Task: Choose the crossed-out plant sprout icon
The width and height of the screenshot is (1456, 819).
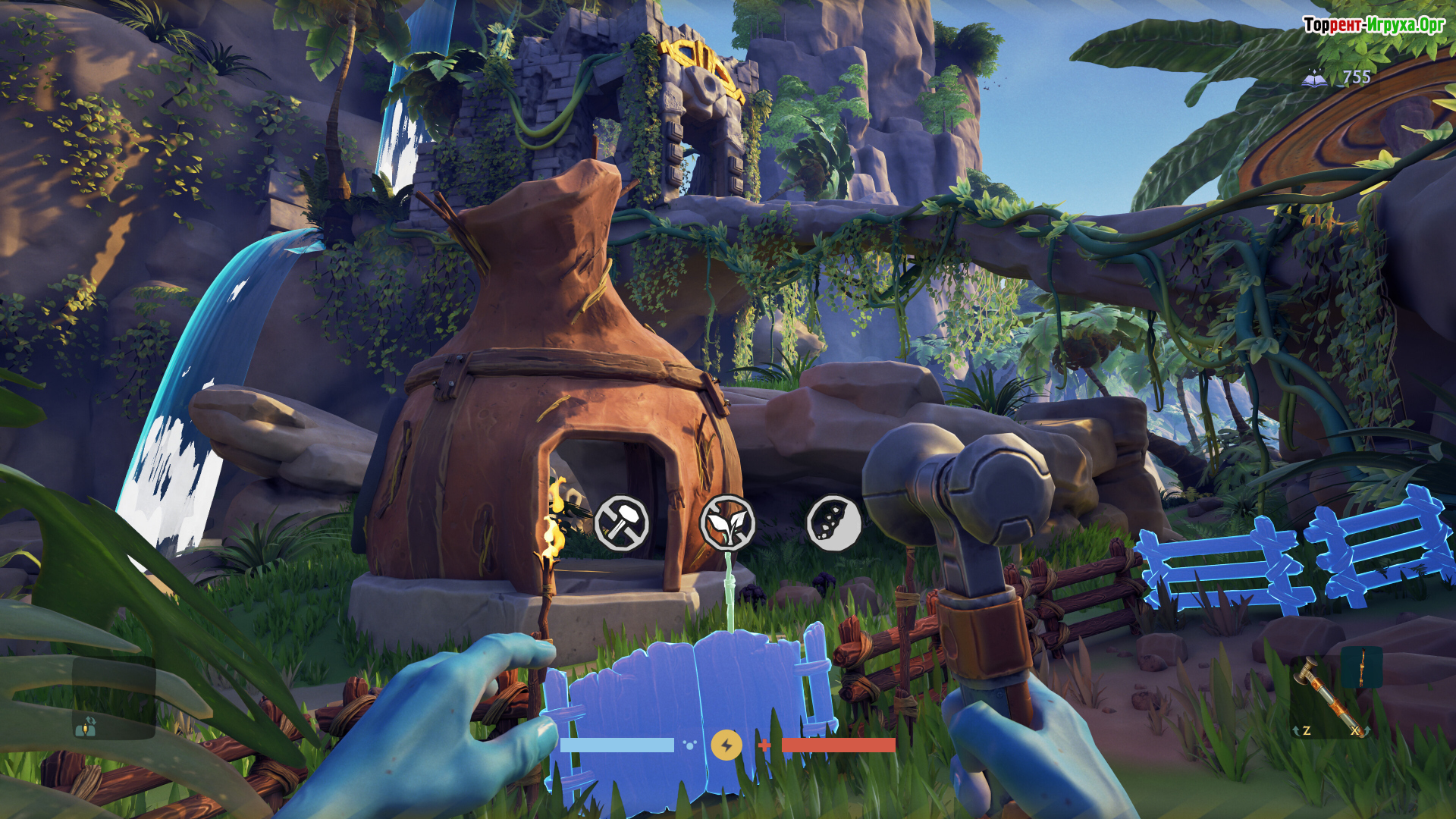Action: (x=726, y=522)
